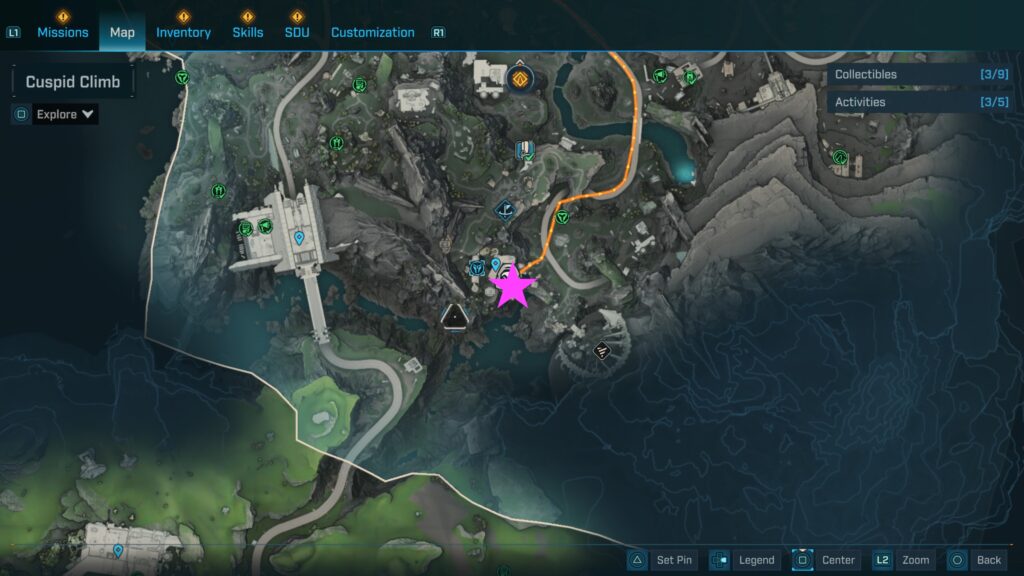Select the Map tab
The width and height of the screenshot is (1024, 576).
coord(122,32)
